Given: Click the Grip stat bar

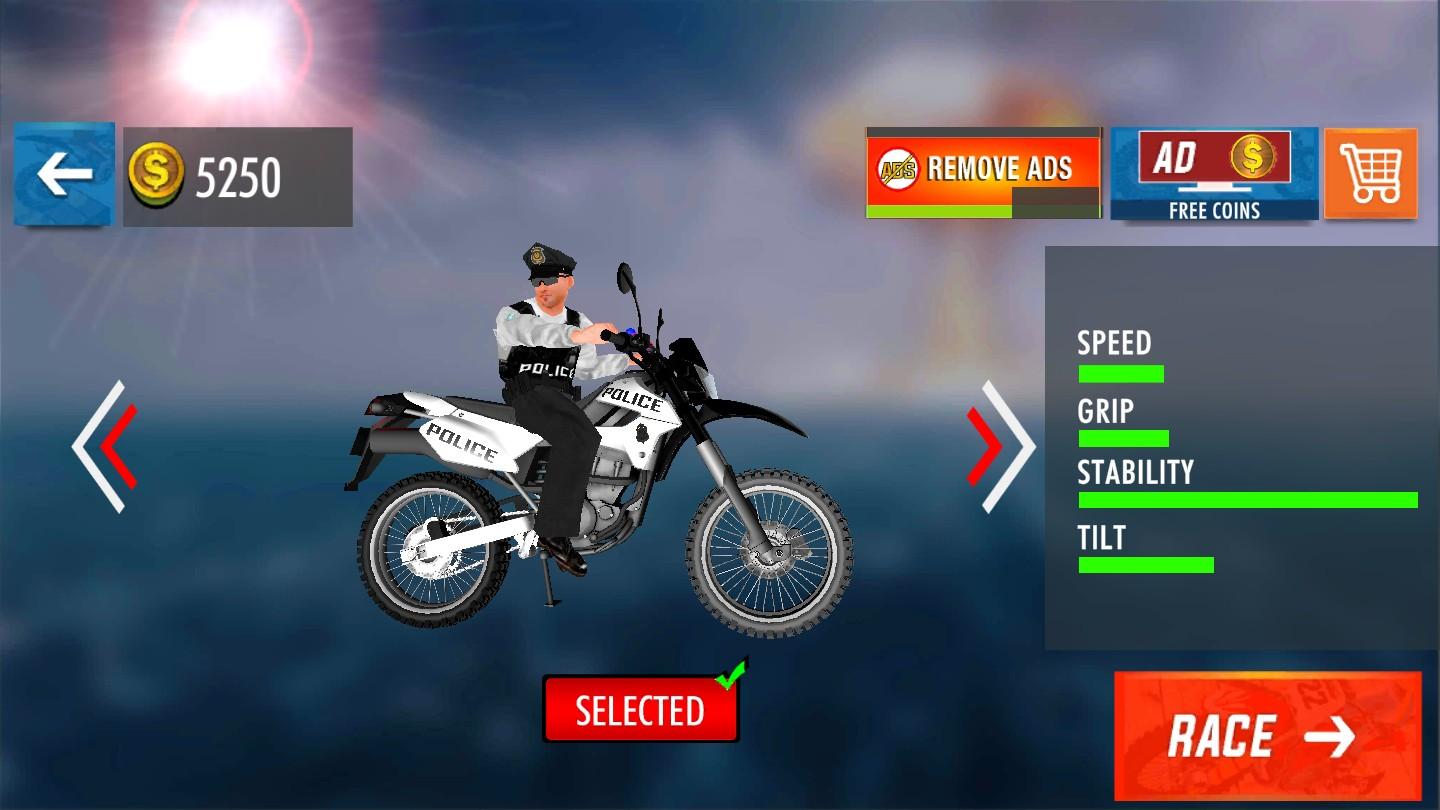Looking at the screenshot, I should 1123,438.
